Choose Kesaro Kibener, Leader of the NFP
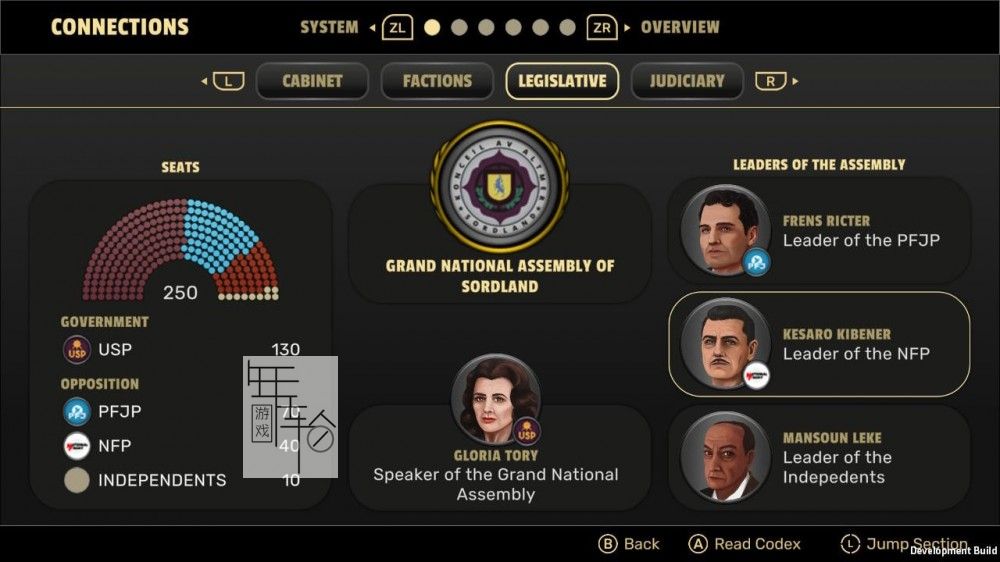Screen dimensions: 1000x562 819,344
